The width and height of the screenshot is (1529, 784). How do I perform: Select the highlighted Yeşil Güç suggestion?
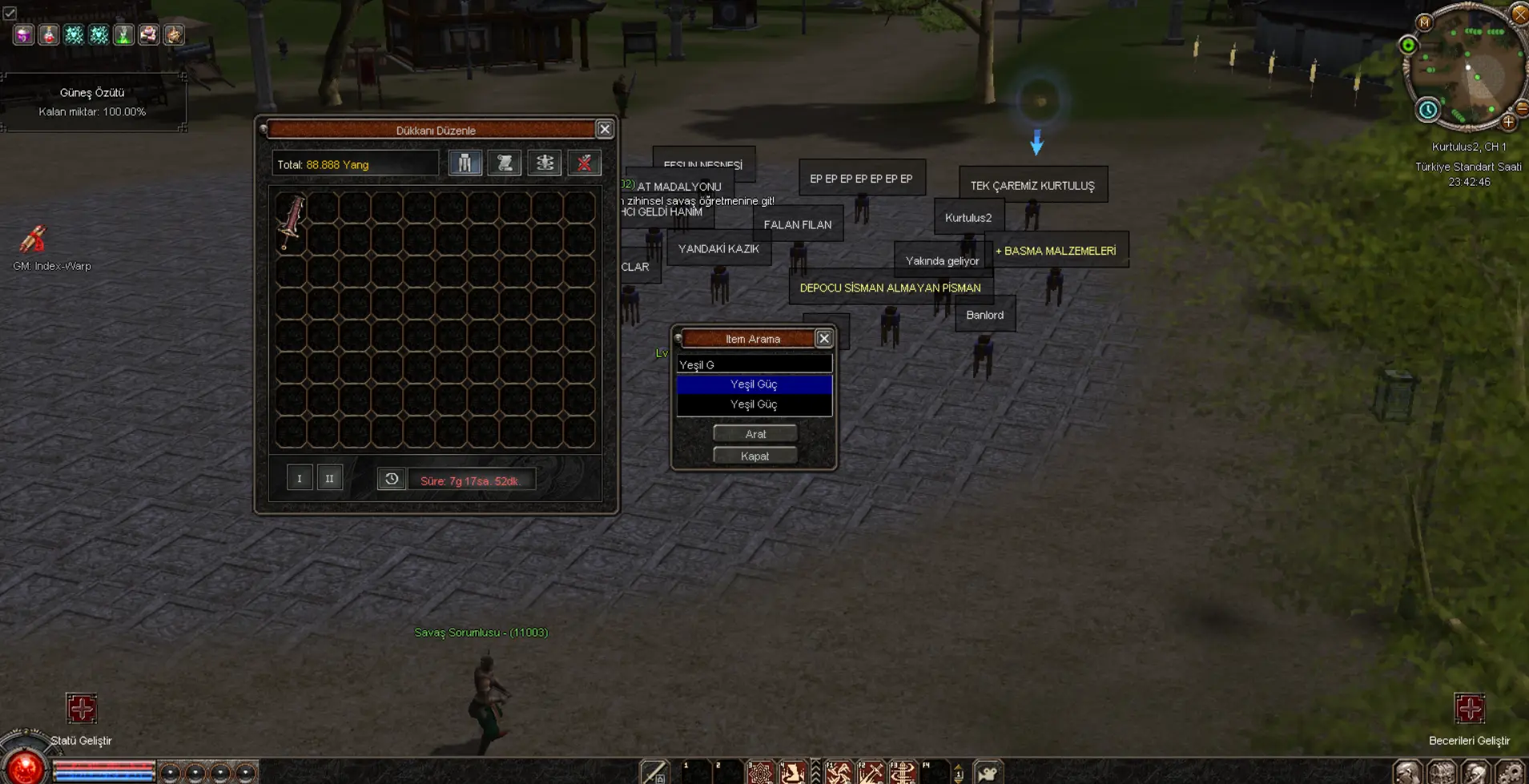[x=754, y=384]
